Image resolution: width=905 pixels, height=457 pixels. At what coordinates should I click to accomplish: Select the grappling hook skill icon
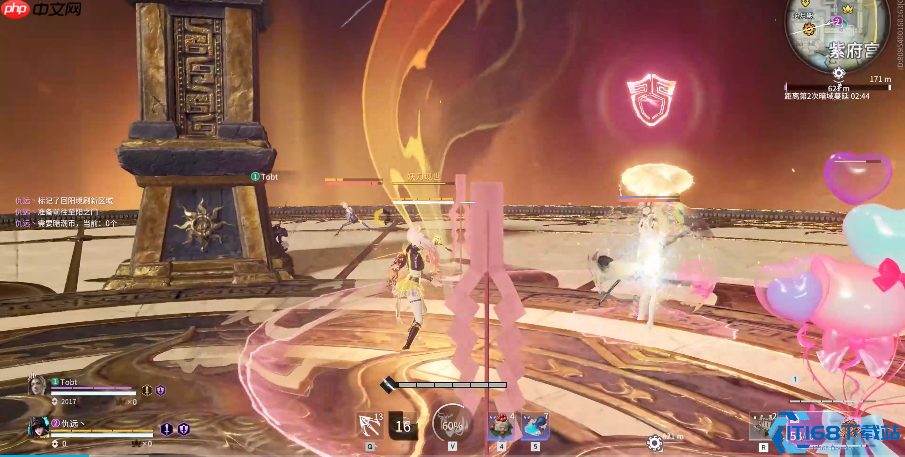[368, 425]
